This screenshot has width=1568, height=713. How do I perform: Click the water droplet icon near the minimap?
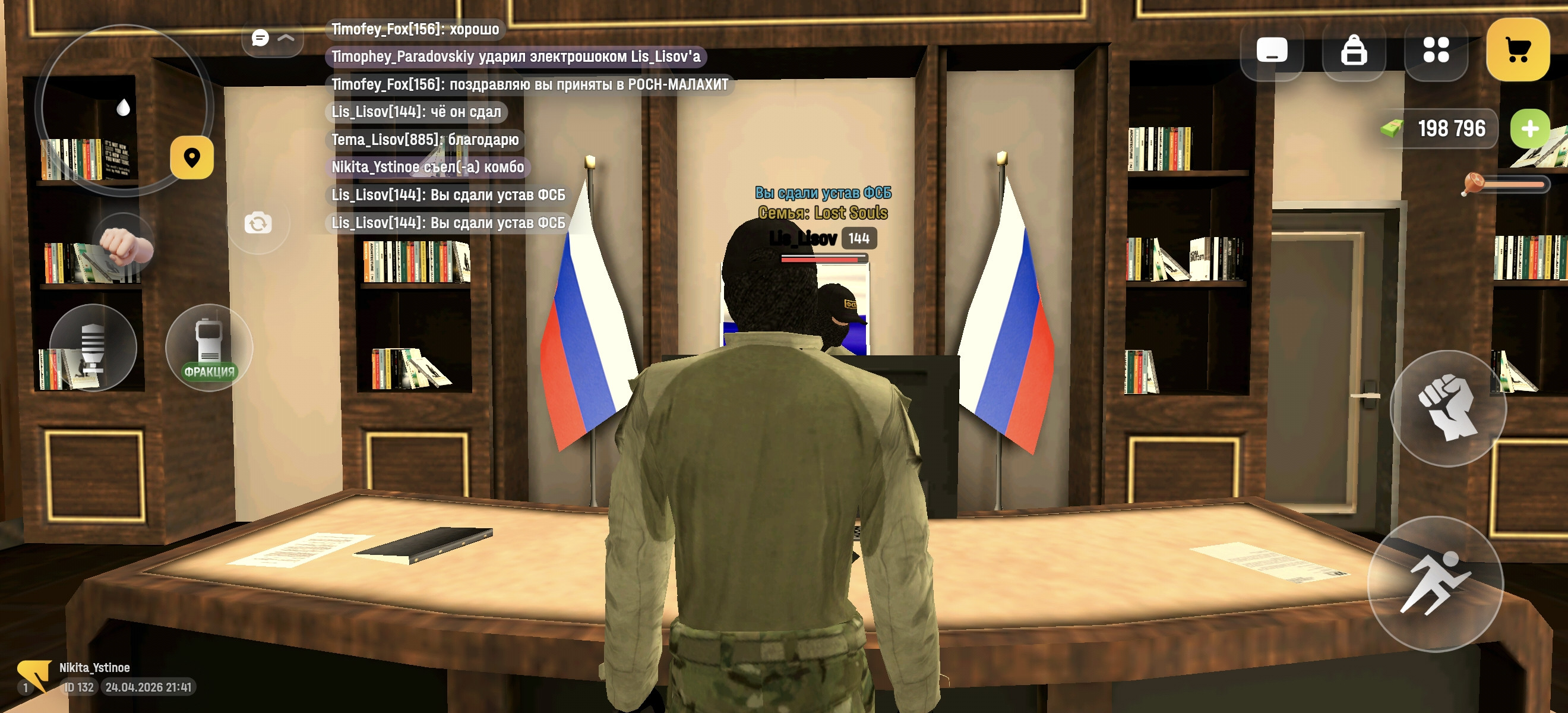[124, 108]
